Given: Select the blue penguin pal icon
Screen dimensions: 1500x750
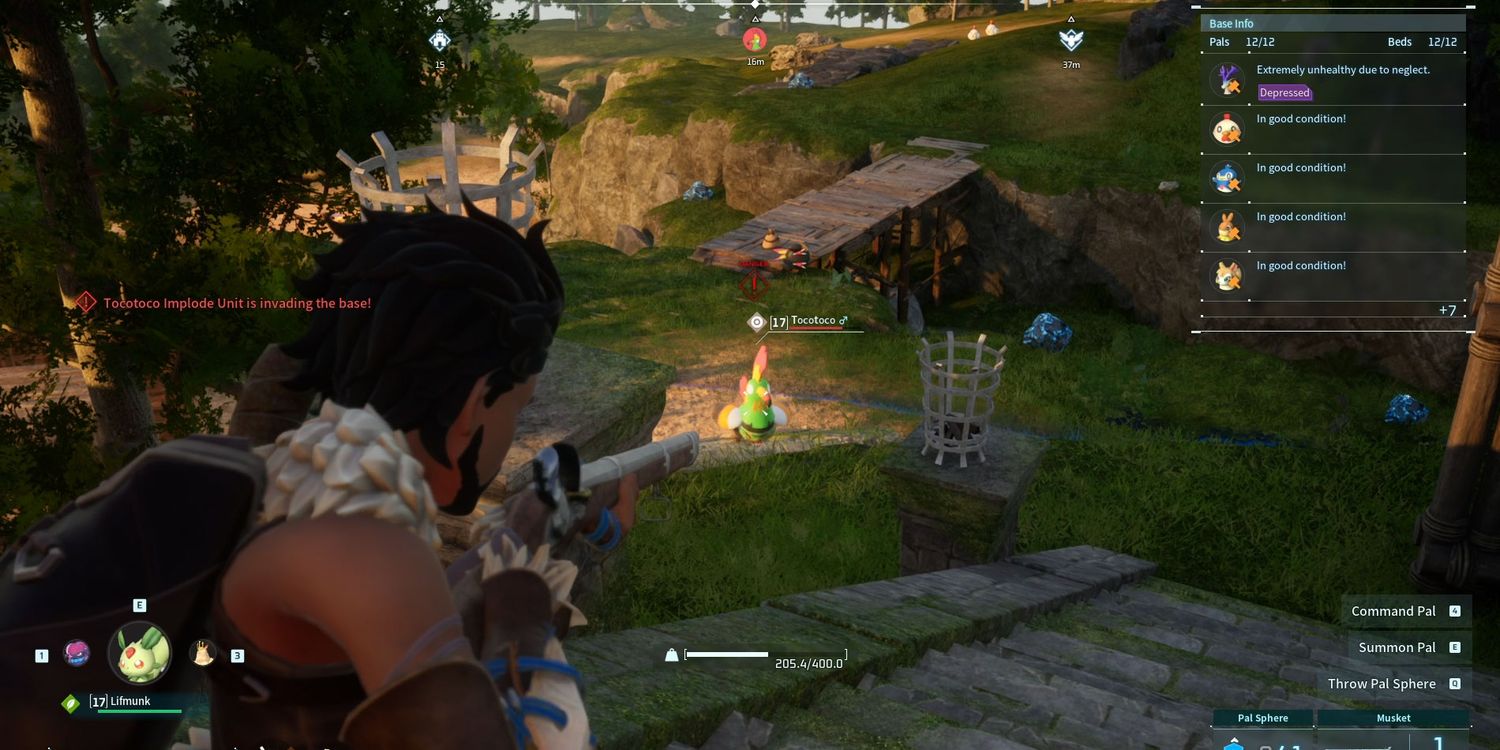Looking at the screenshot, I should [x=1227, y=178].
